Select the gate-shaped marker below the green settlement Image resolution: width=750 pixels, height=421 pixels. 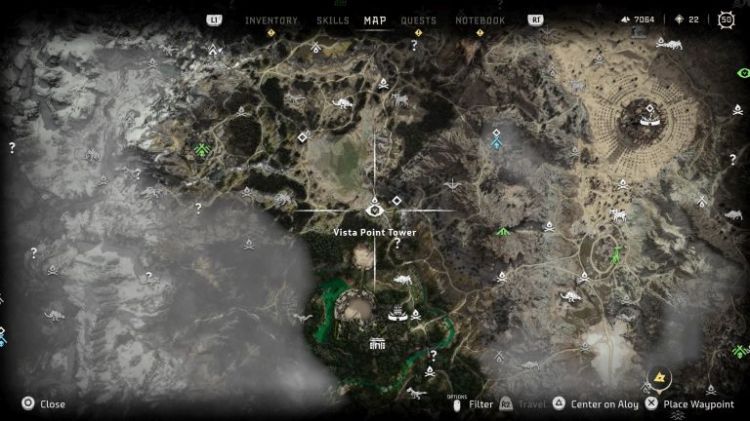377,343
